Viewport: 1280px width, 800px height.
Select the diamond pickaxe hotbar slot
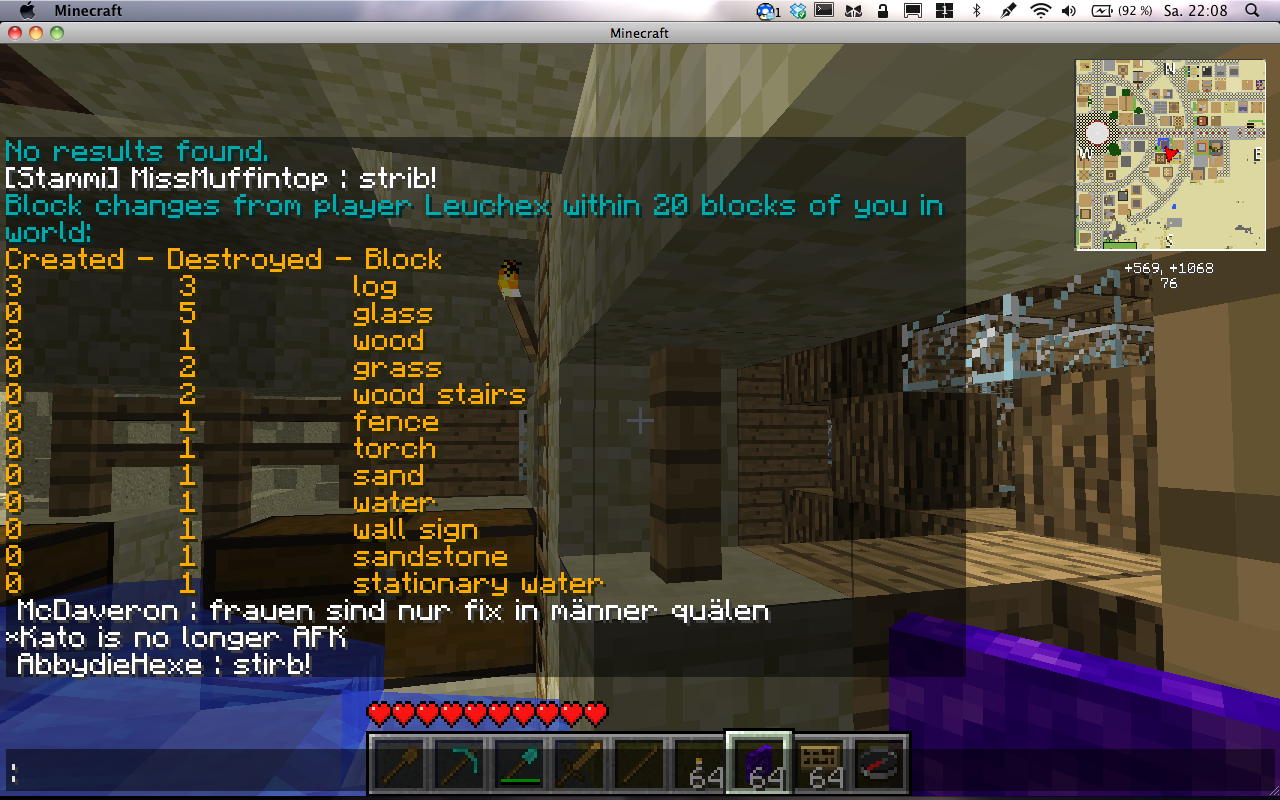460,765
